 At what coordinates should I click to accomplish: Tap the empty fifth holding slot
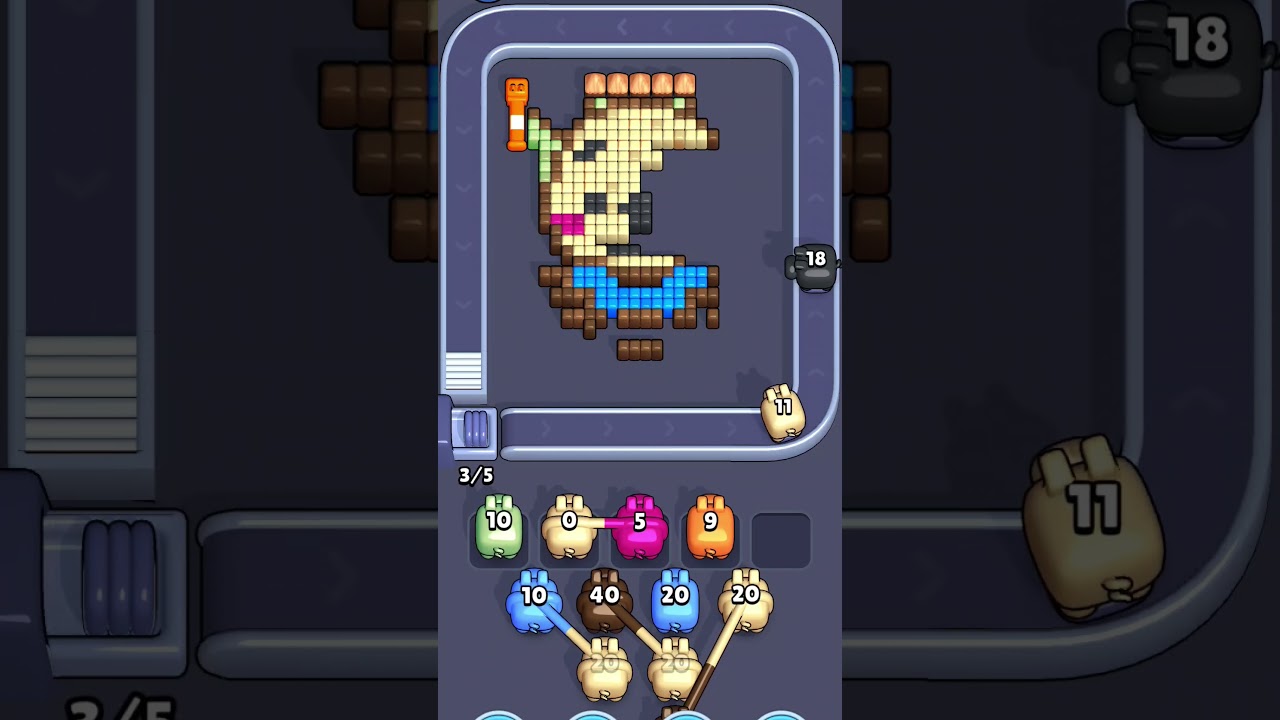(x=779, y=537)
